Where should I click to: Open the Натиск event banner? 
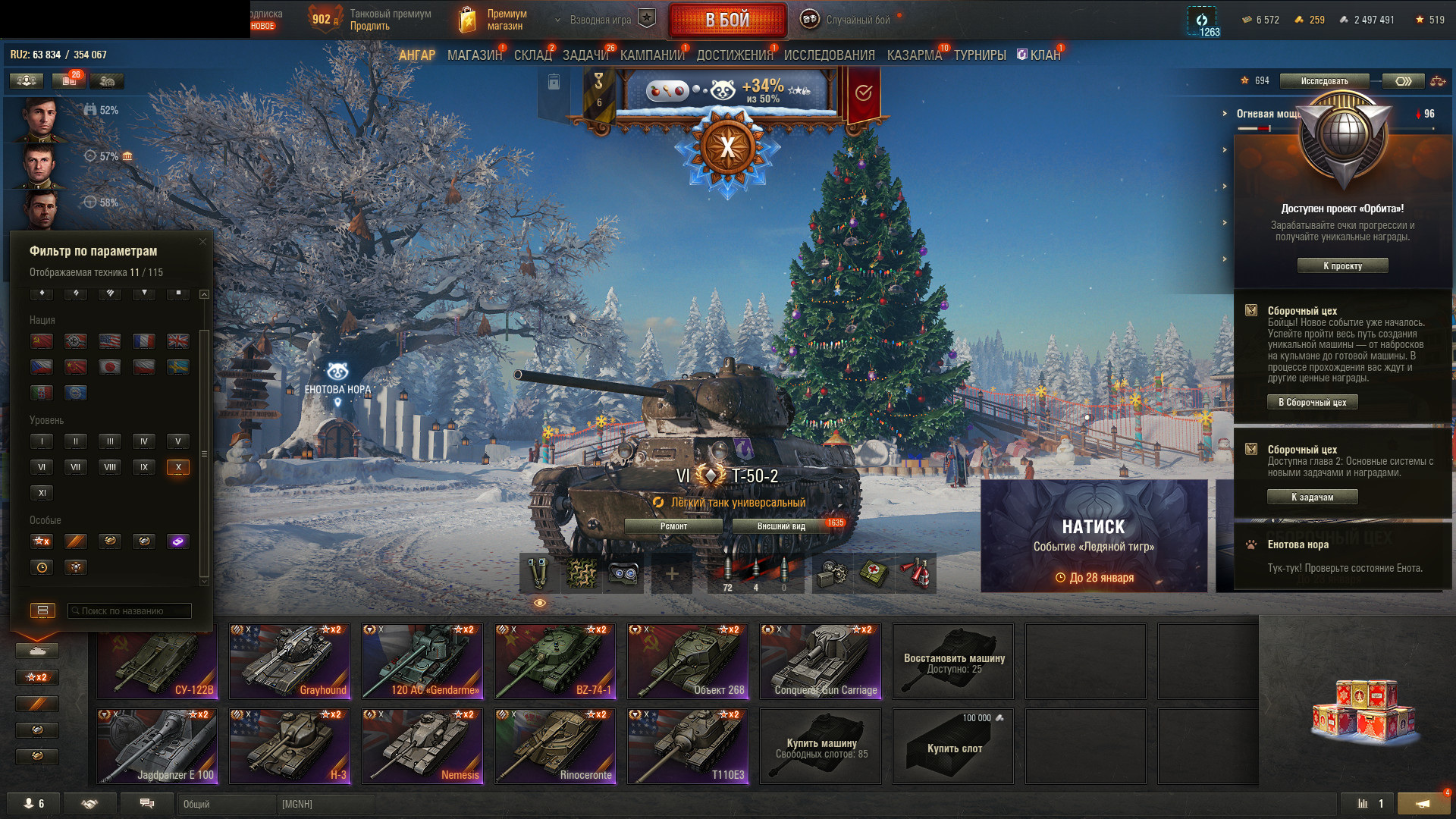coord(1094,536)
